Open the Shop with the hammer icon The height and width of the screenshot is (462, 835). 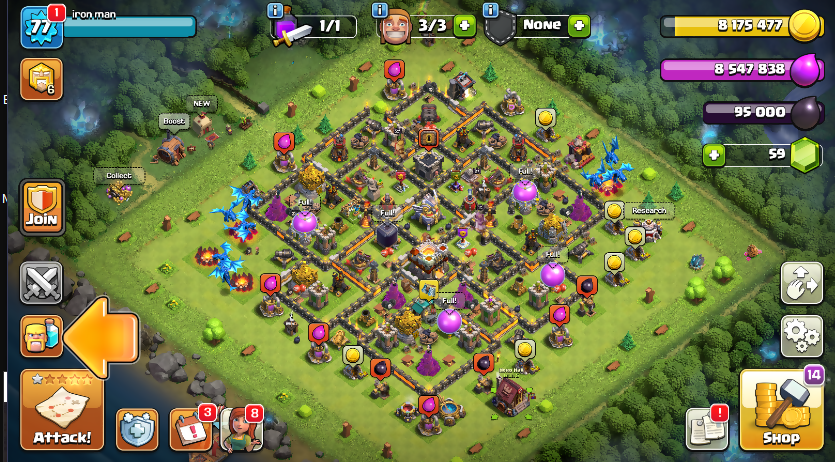coord(781,410)
